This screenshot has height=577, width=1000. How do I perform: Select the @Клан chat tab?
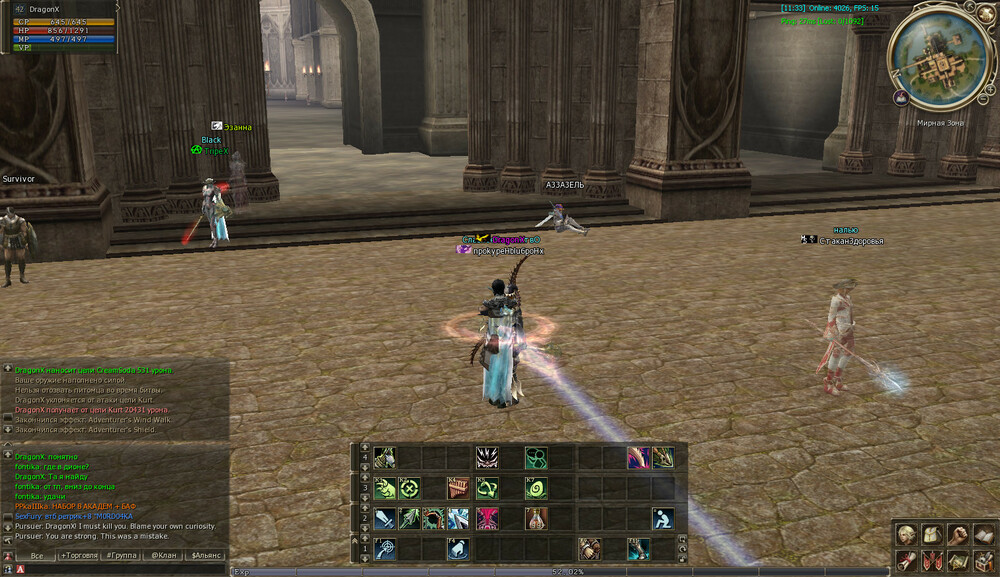[162, 555]
